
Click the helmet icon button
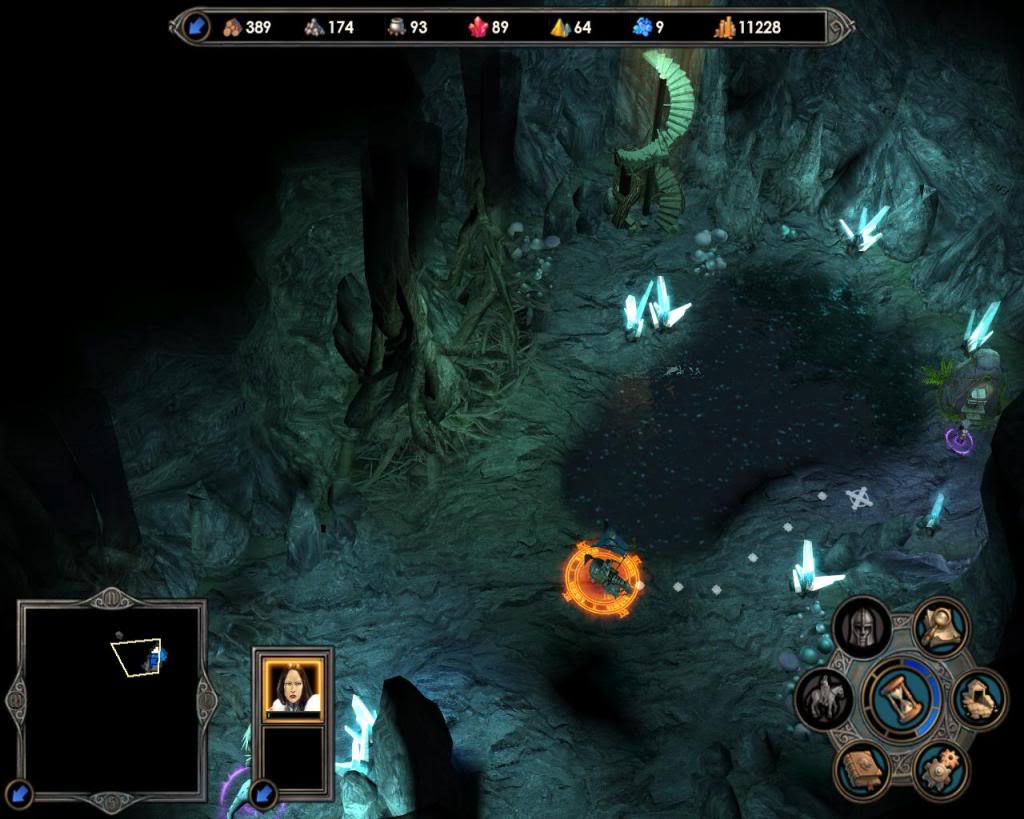[x=861, y=626]
